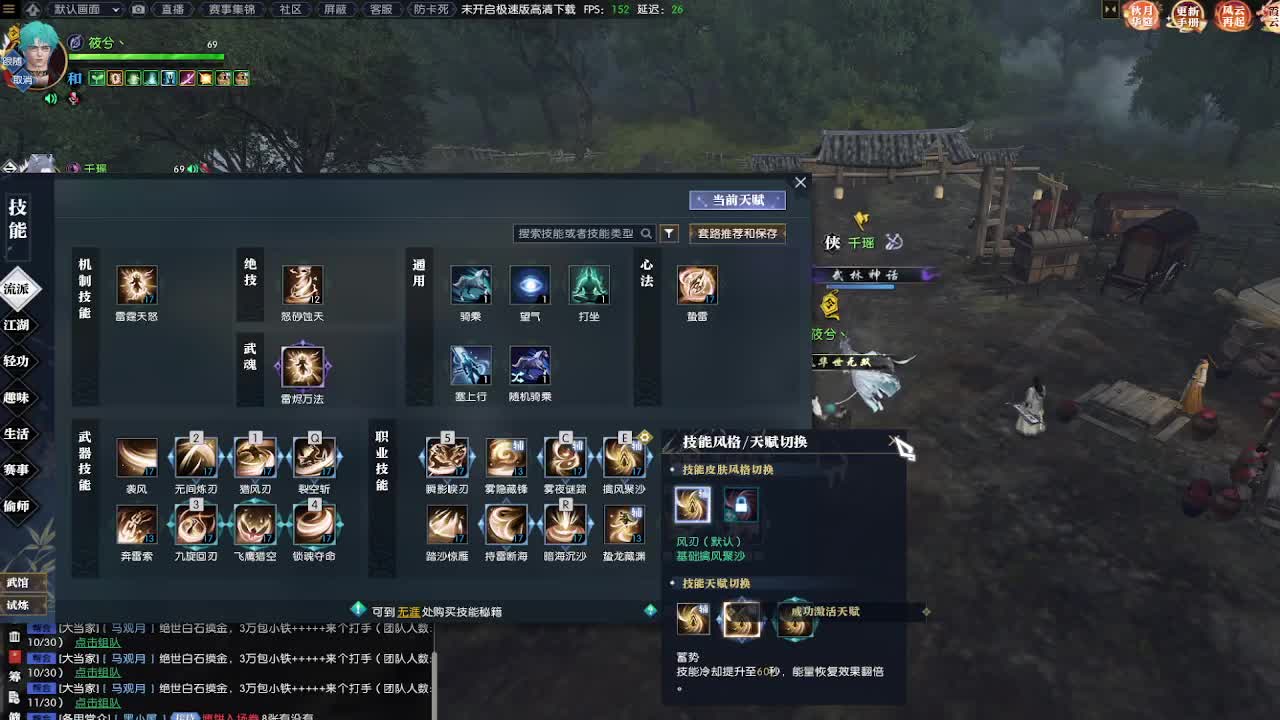Click the 雷霆天怒 mechanism skill icon
The width and height of the screenshot is (1280, 720).
pyautogui.click(x=137, y=285)
